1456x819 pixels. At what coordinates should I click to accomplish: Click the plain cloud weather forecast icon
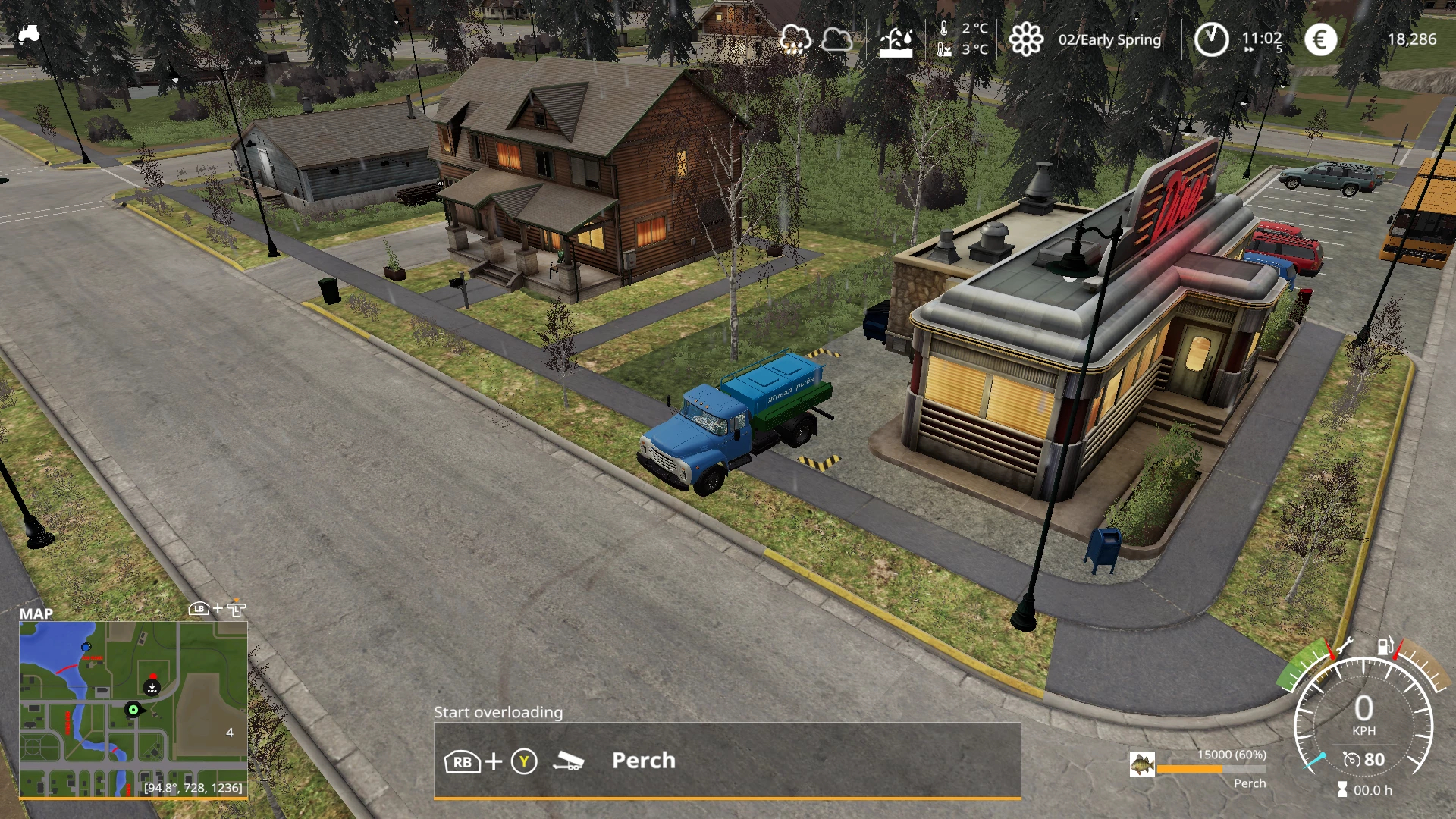(836, 39)
